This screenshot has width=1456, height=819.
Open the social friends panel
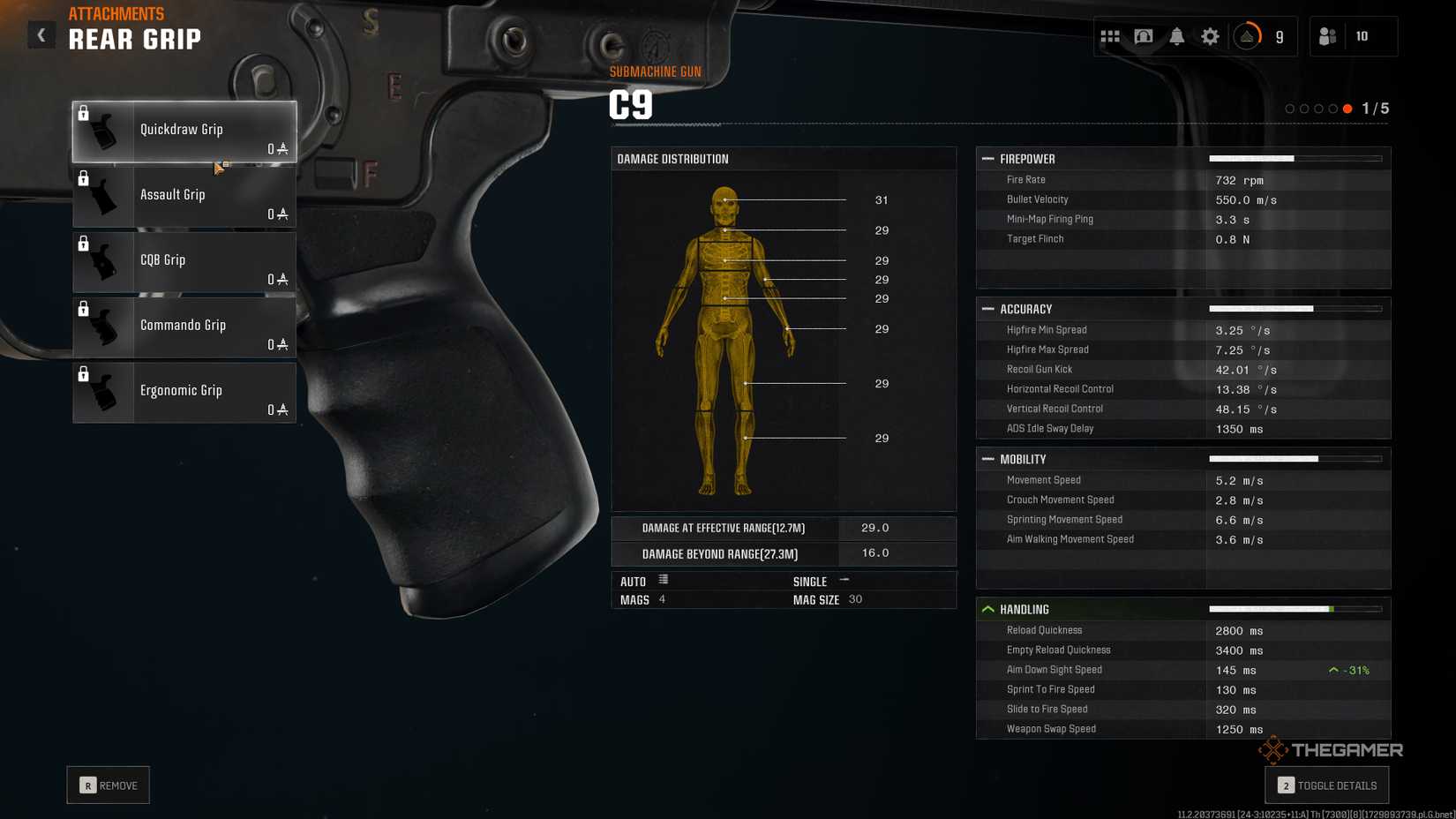click(x=1328, y=36)
